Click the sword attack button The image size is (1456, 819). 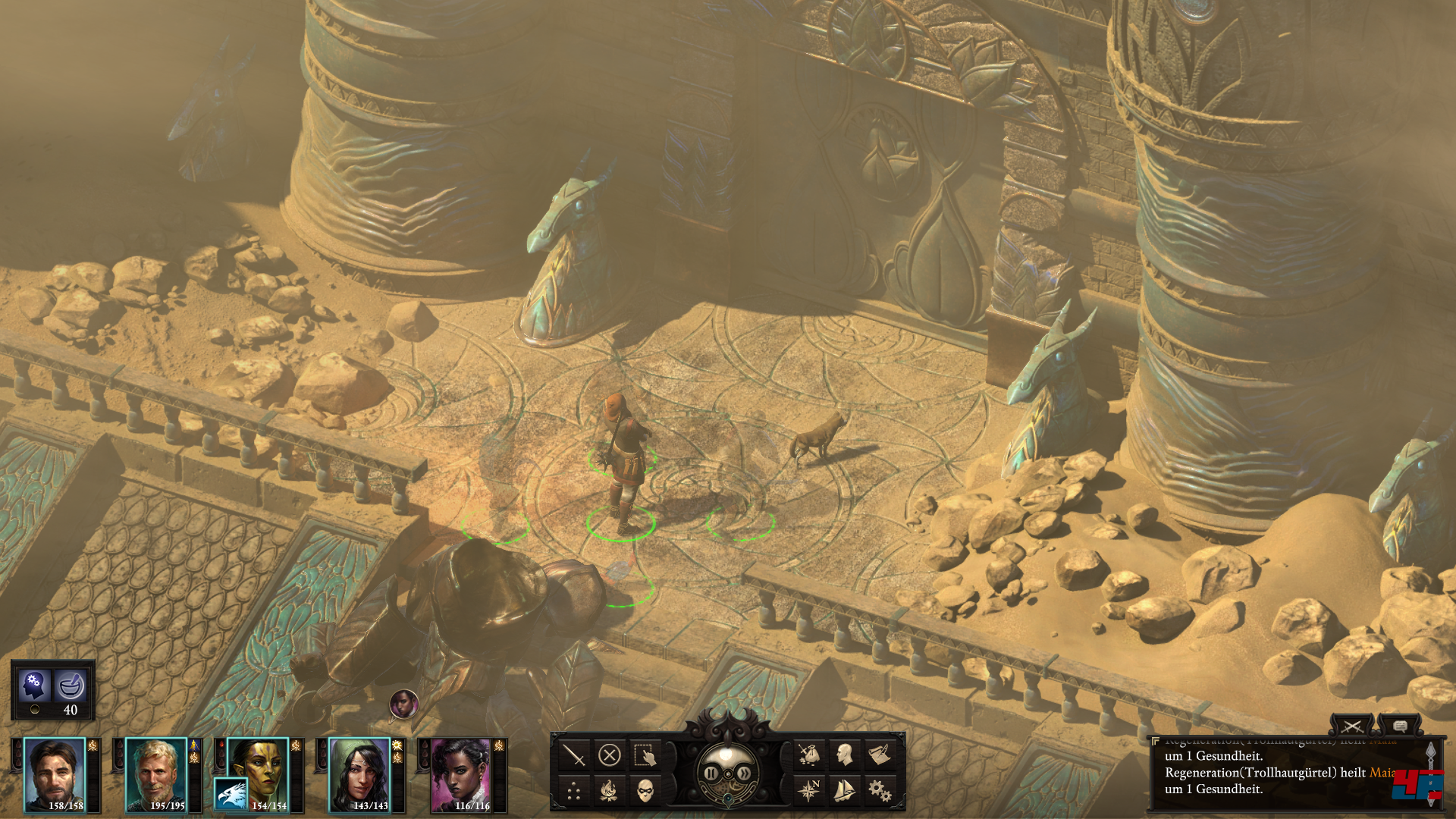coord(574,755)
